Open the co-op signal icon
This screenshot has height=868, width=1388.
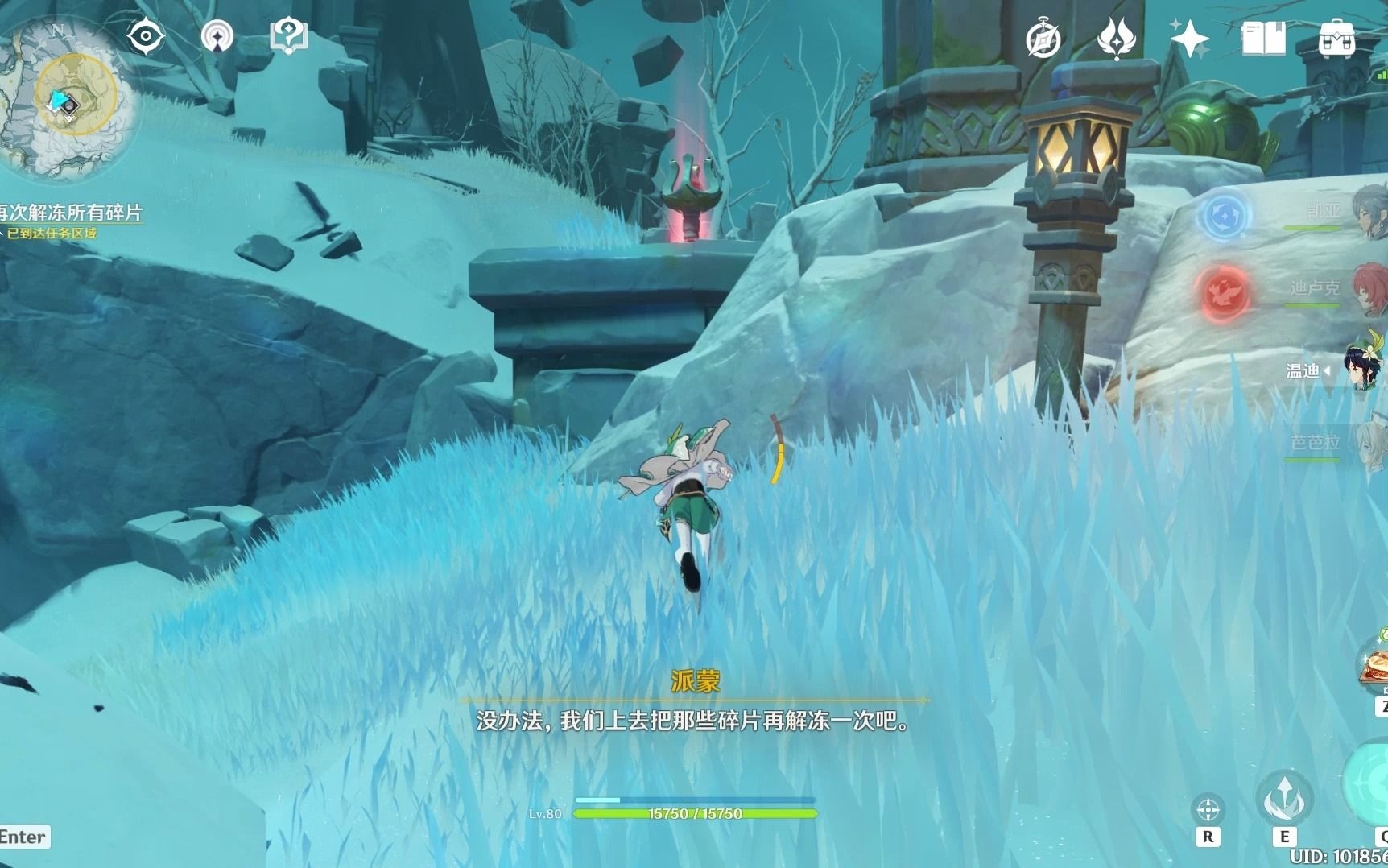(x=217, y=37)
